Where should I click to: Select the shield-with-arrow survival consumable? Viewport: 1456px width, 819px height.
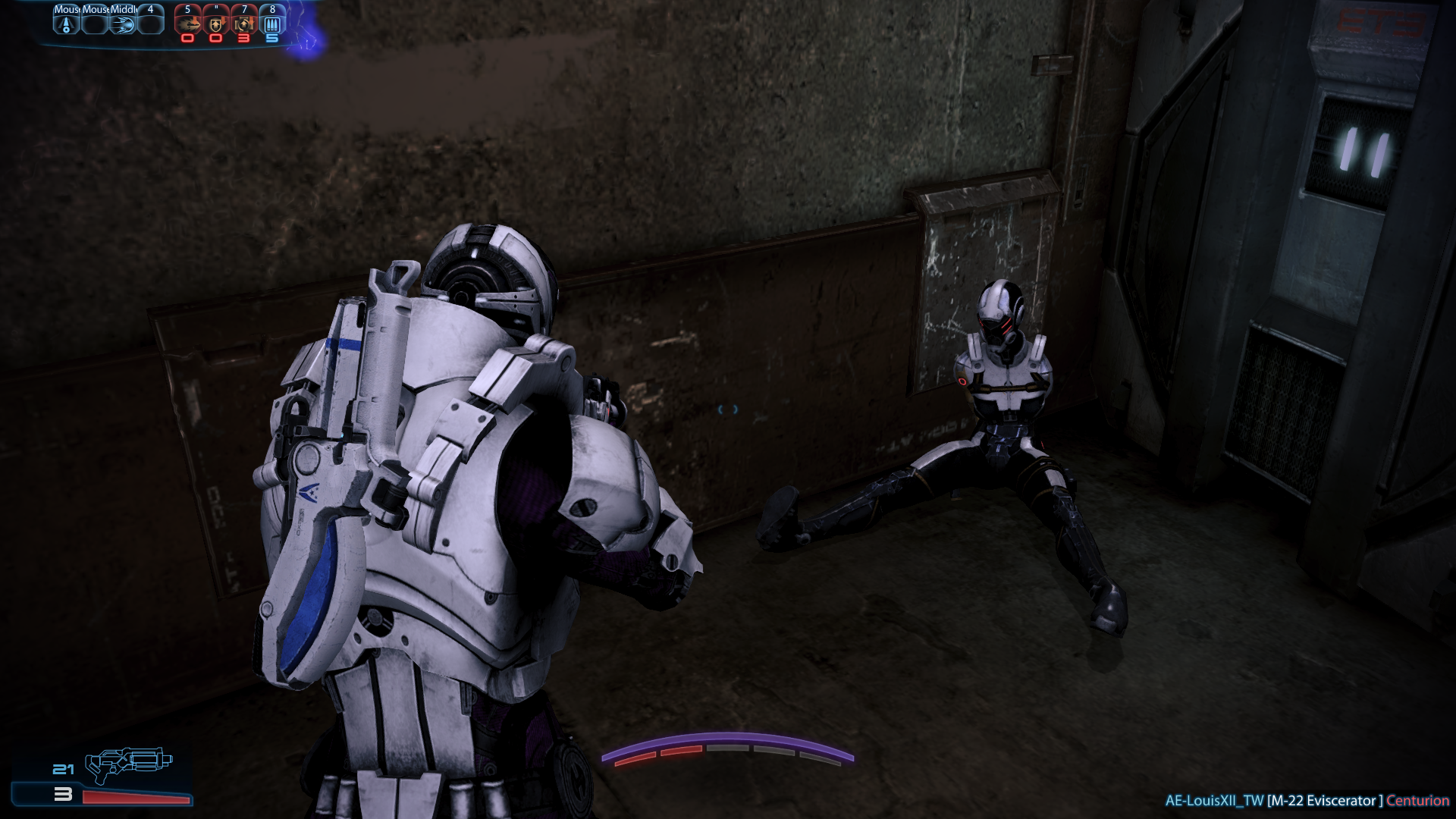tap(216, 24)
